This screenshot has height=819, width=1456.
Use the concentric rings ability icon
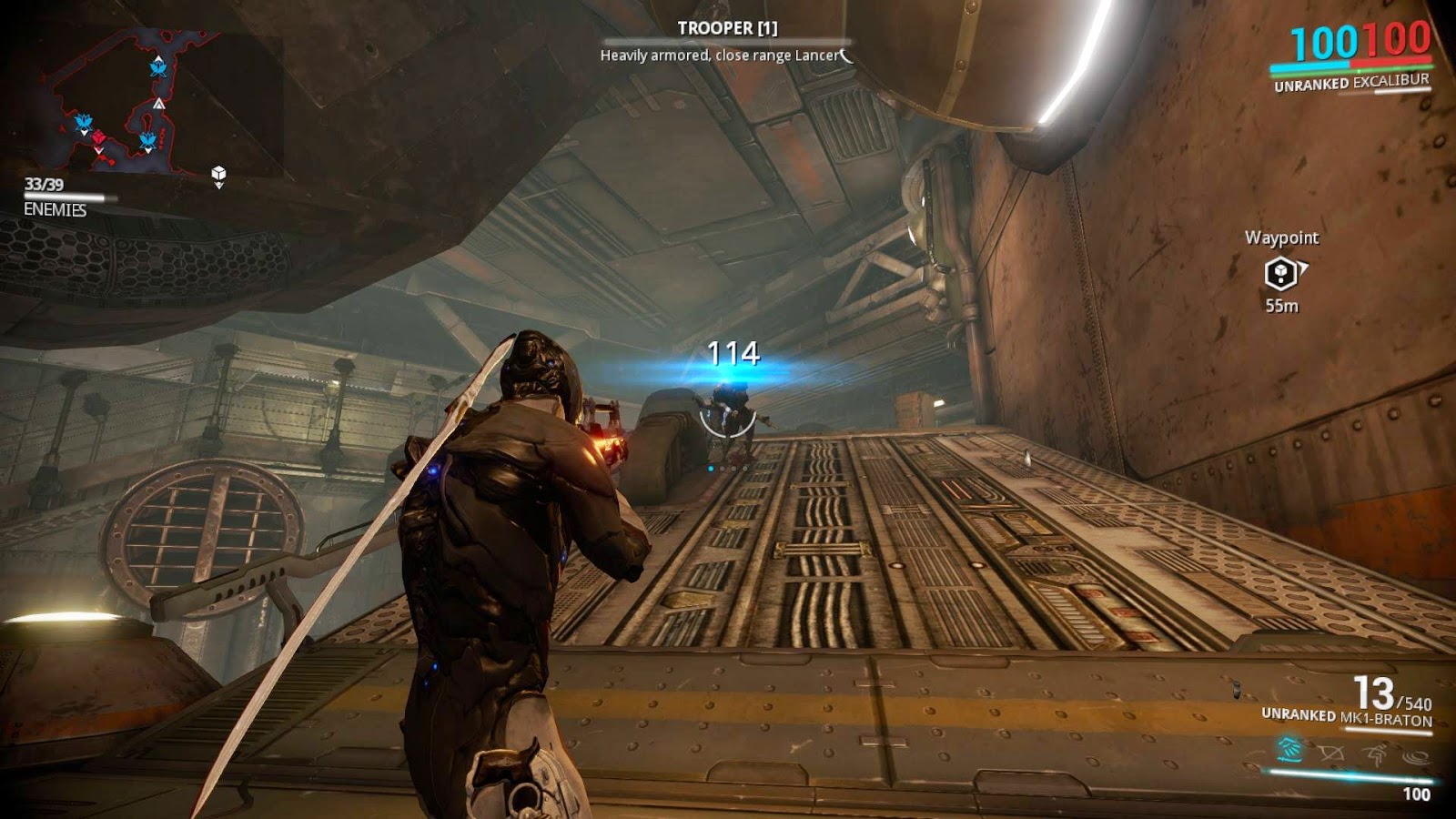tap(1415, 755)
